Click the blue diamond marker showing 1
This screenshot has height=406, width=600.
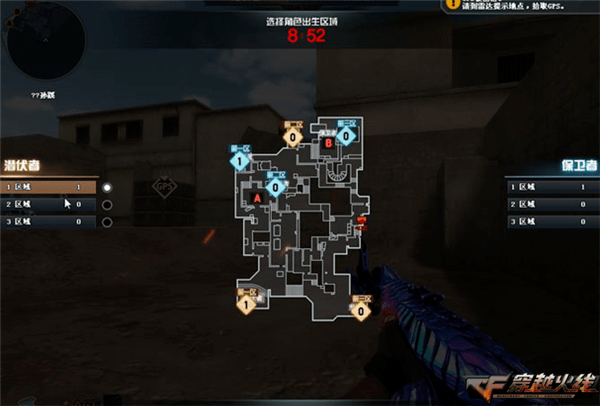point(240,159)
